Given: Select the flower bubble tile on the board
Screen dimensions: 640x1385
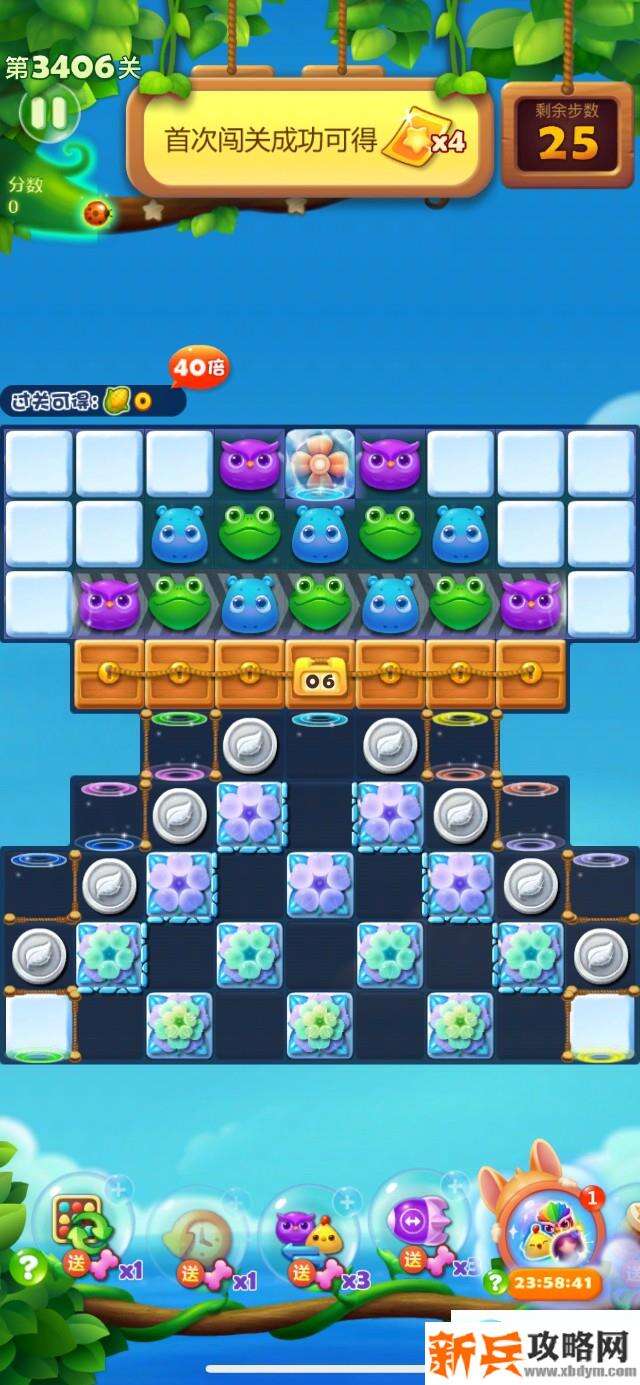Looking at the screenshot, I should click(x=320, y=463).
